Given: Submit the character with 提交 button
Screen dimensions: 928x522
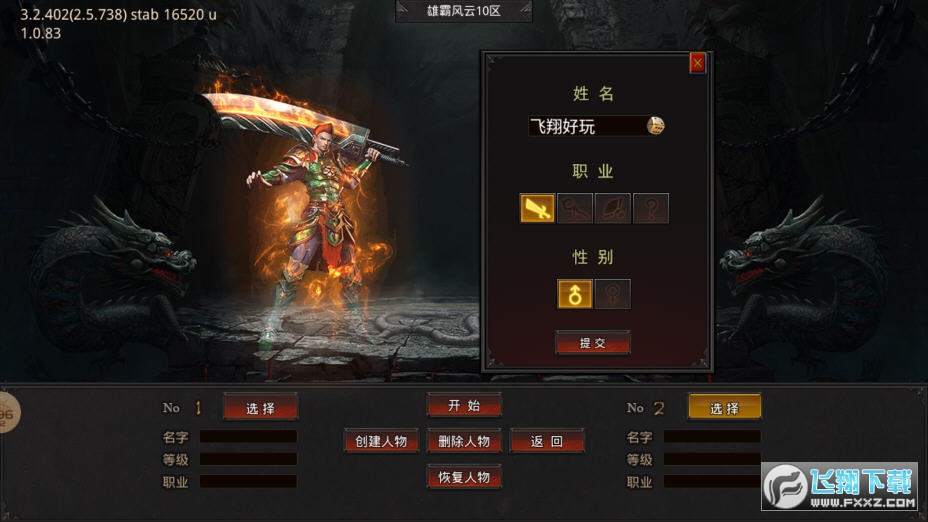Looking at the screenshot, I should pos(593,343).
